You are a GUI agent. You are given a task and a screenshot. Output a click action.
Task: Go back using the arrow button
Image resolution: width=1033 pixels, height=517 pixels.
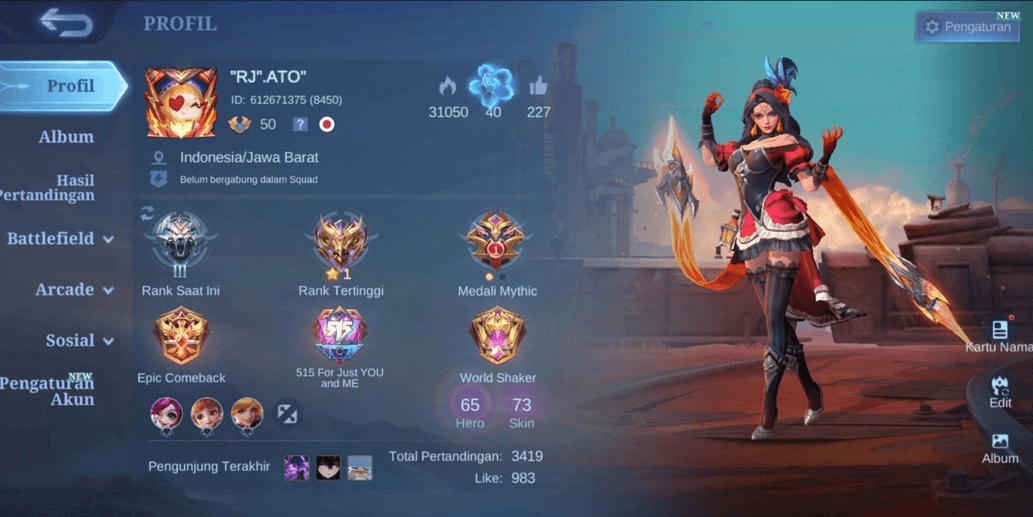click(66, 24)
